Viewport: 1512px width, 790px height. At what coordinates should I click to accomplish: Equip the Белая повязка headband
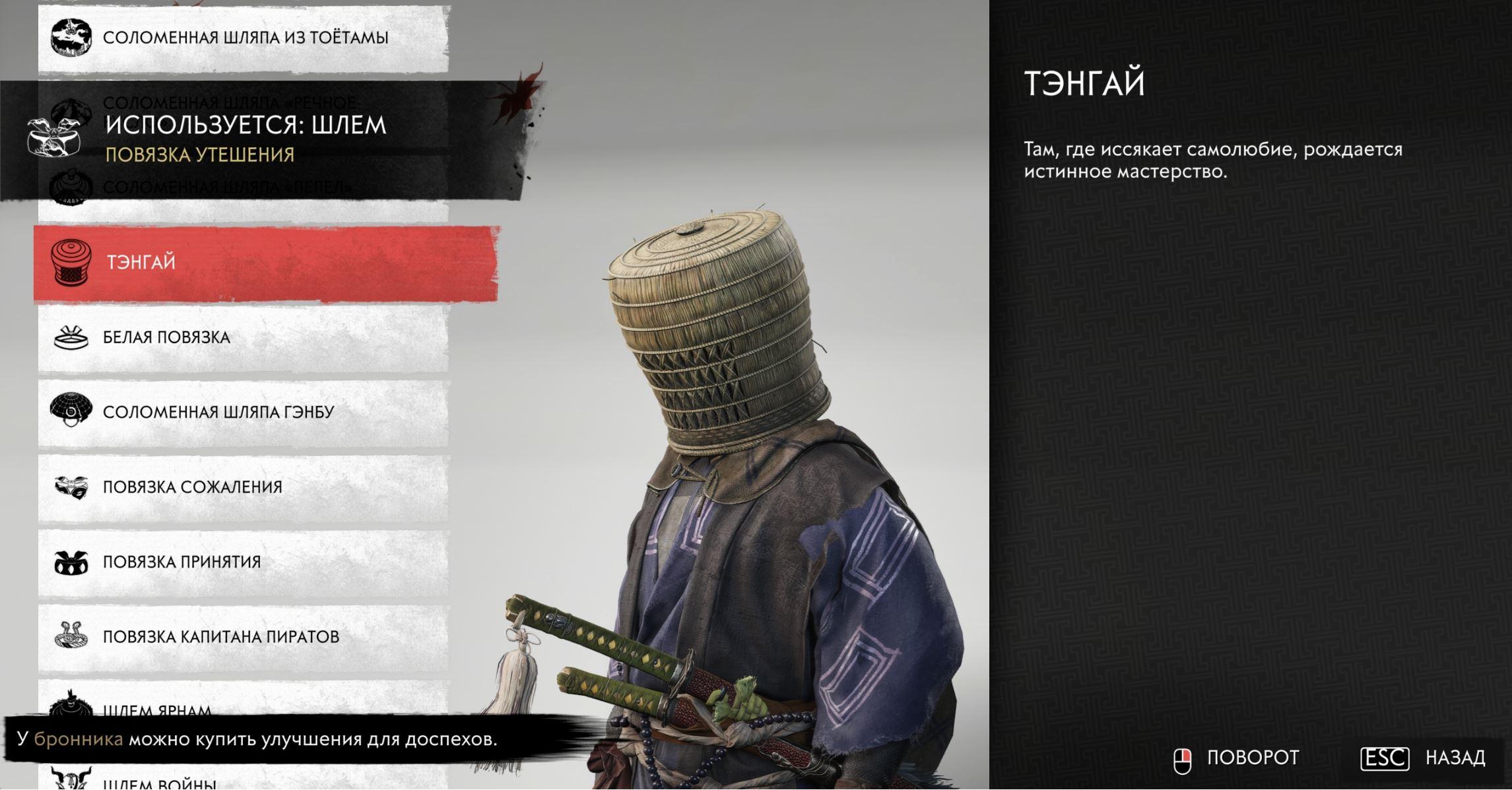coord(243,338)
